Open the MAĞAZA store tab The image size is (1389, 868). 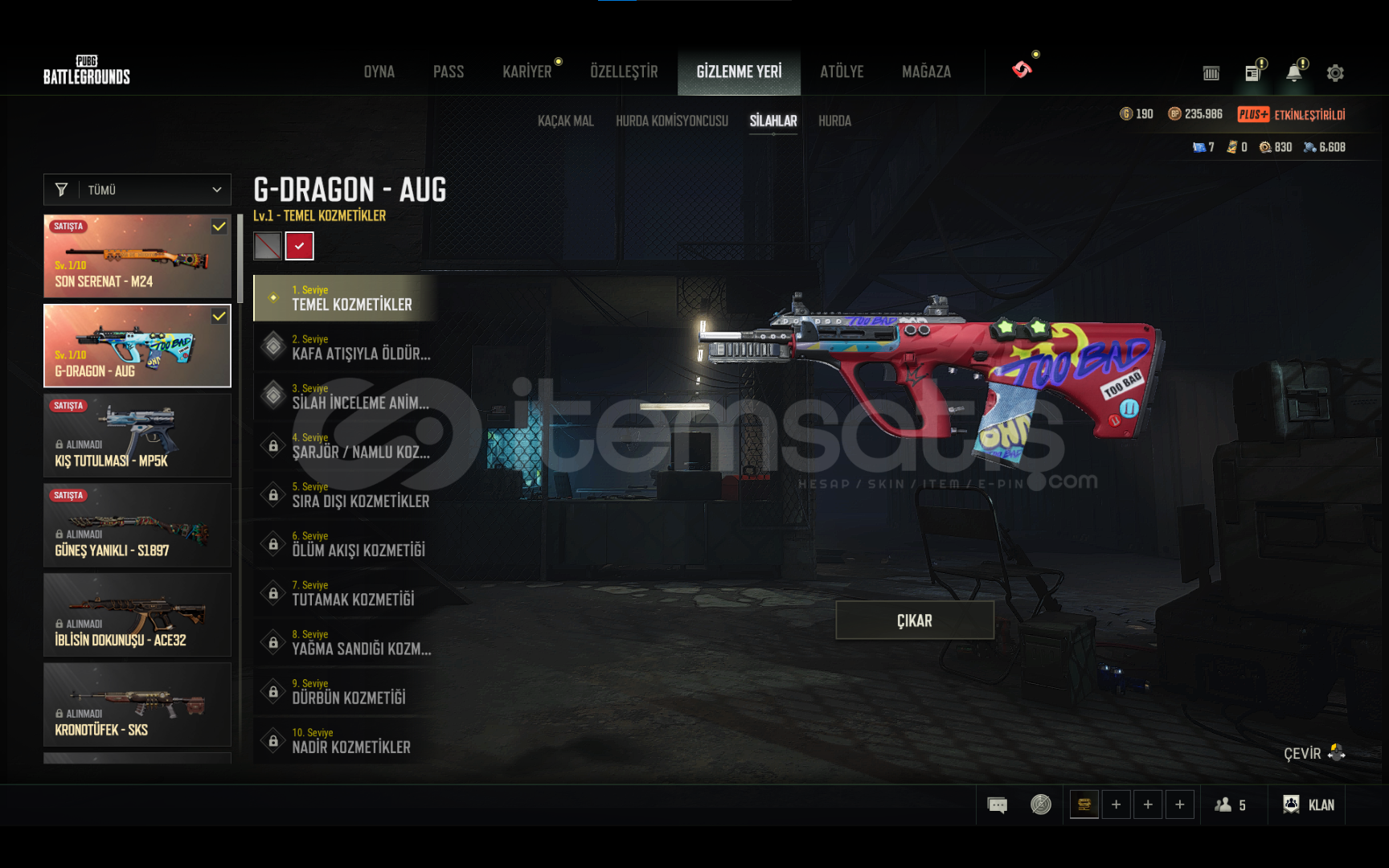[x=926, y=72]
